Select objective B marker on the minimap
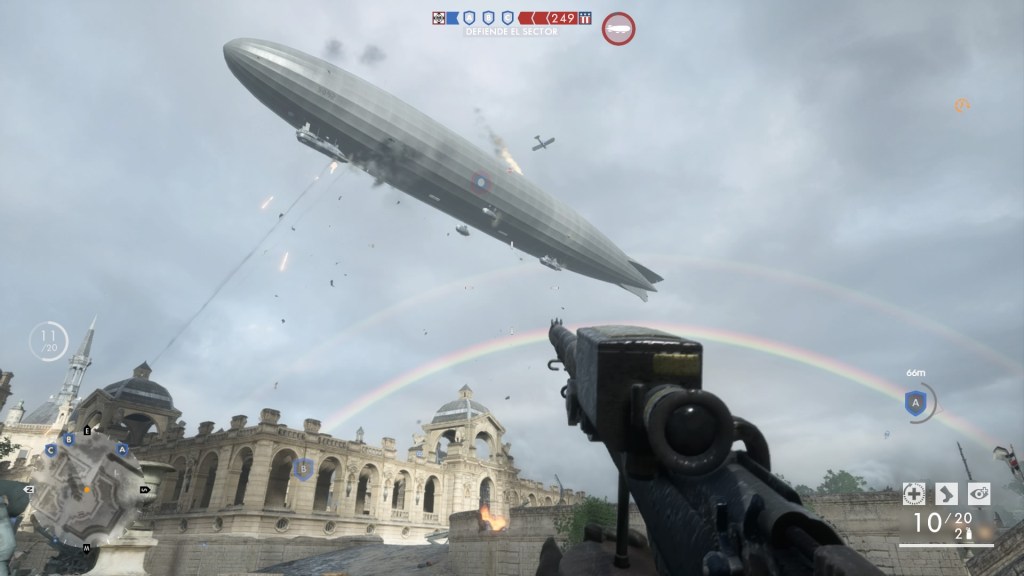Image resolution: width=1024 pixels, height=576 pixels. [69, 438]
